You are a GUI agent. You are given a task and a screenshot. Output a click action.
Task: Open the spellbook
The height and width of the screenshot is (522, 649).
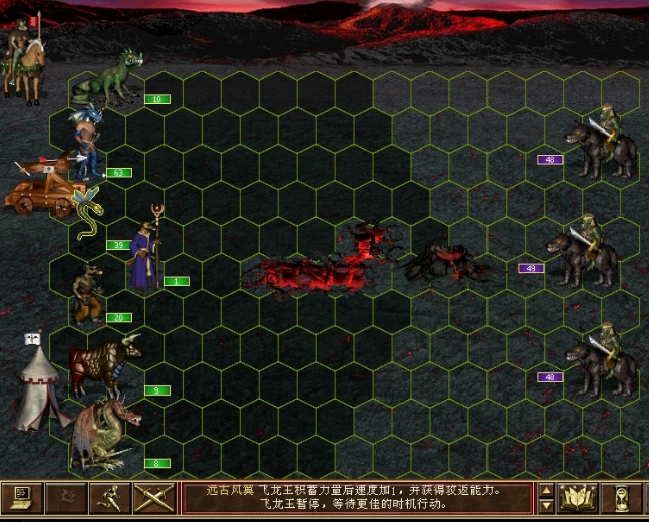(580, 497)
